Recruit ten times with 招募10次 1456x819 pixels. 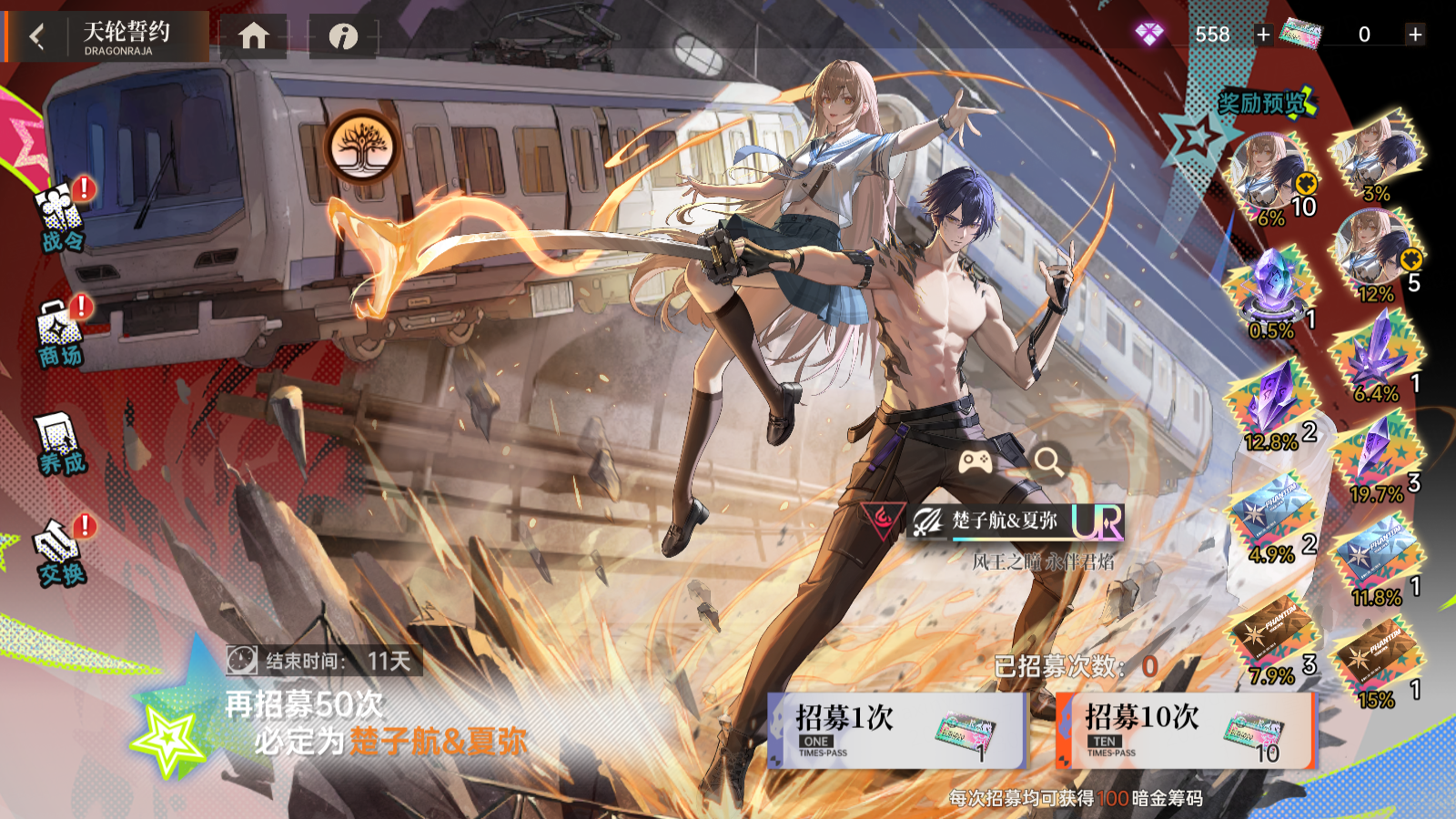(1186, 731)
